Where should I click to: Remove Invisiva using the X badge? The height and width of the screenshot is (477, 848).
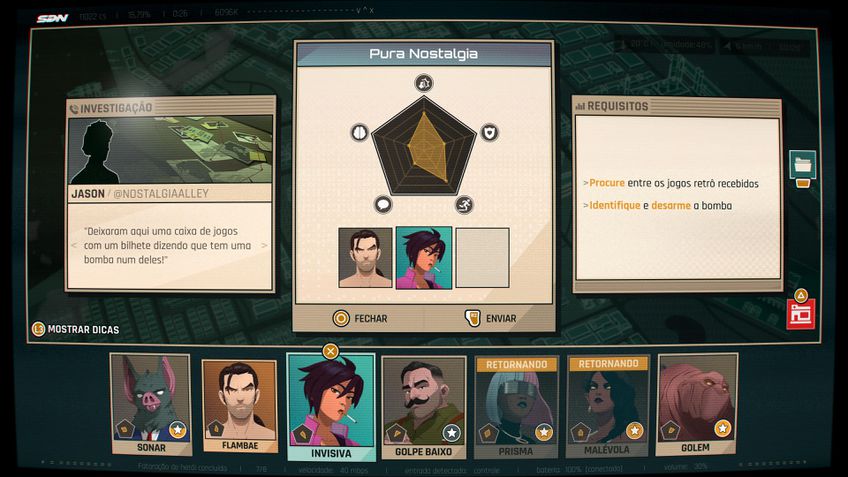pyautogui.click(x=331, y=351)
